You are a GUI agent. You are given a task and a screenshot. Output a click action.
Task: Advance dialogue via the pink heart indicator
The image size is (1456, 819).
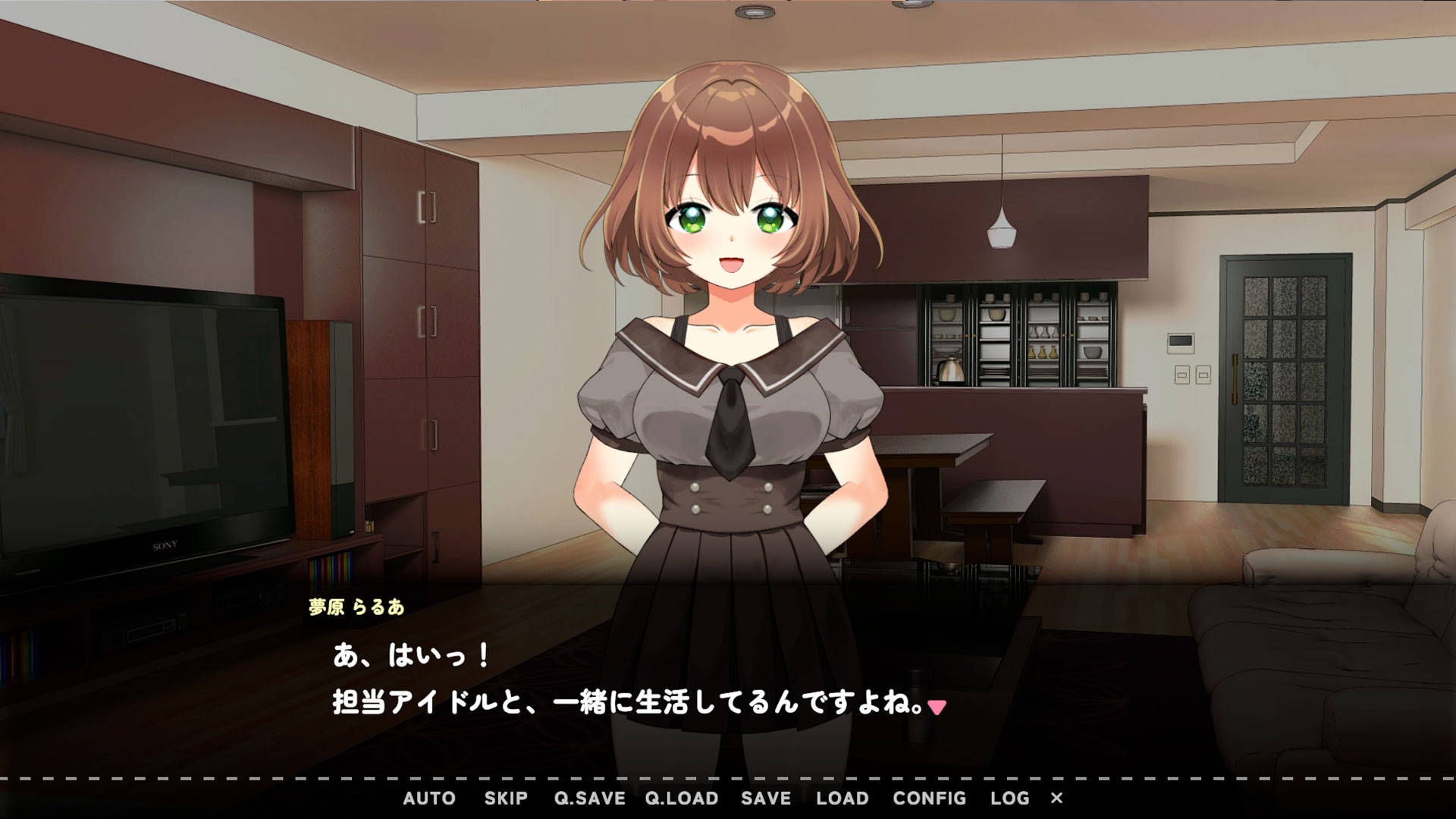tap(938, 708)
